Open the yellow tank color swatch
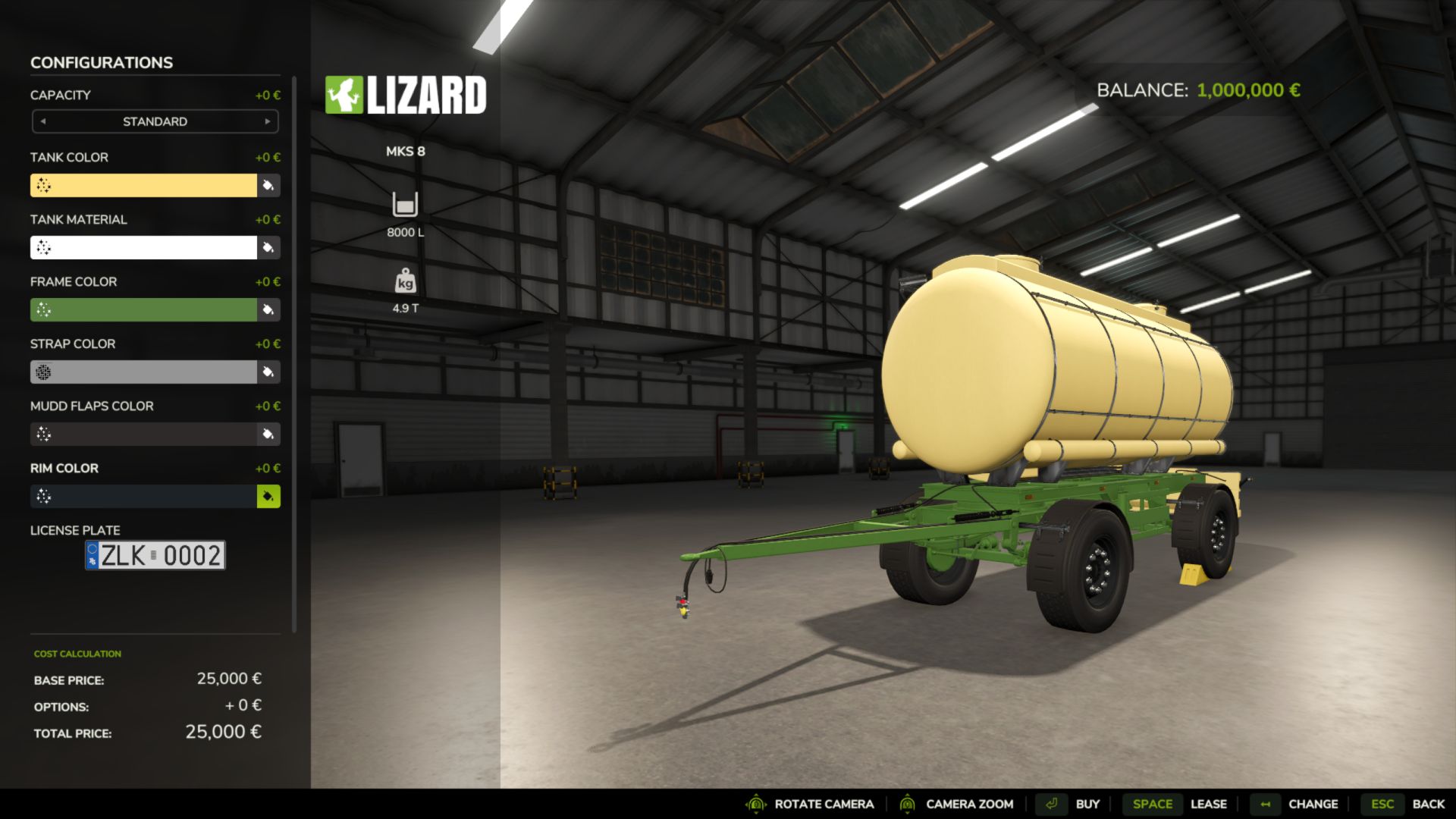 [x=143, y=185]
